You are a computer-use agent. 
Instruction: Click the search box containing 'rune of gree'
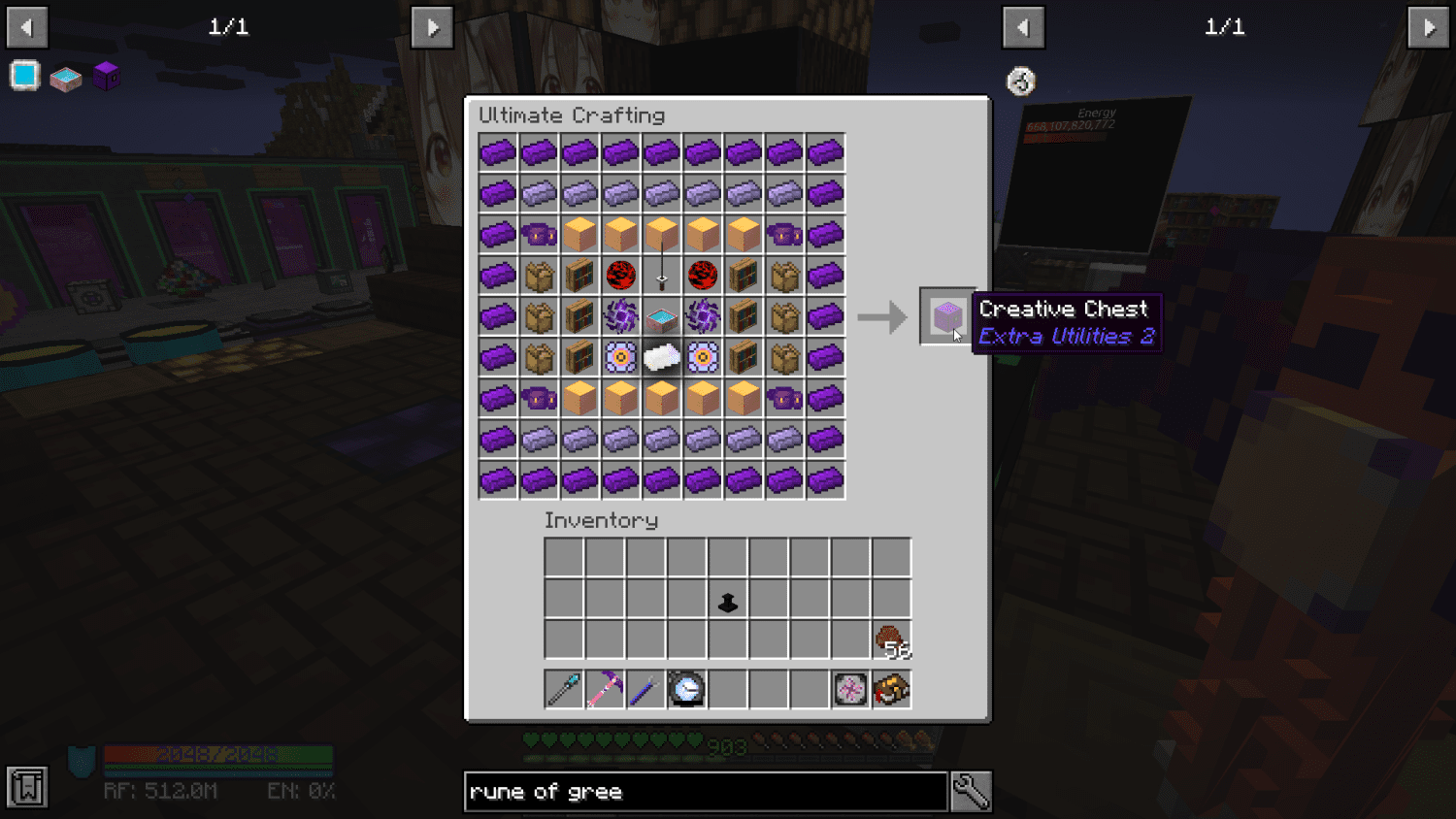tap(706, 792)
